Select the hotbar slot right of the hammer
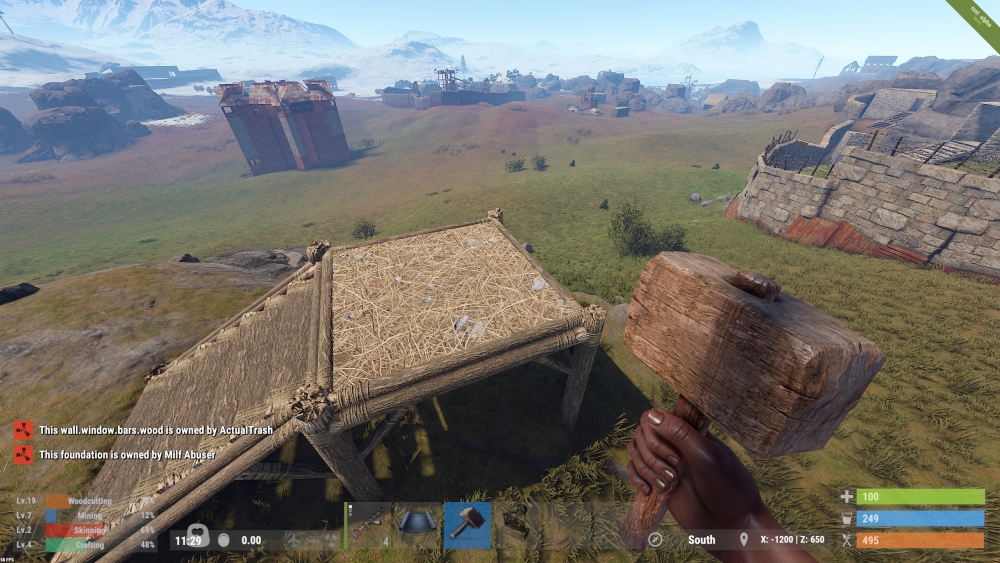Screen dimensions: 1000x563 coord(517,525)
